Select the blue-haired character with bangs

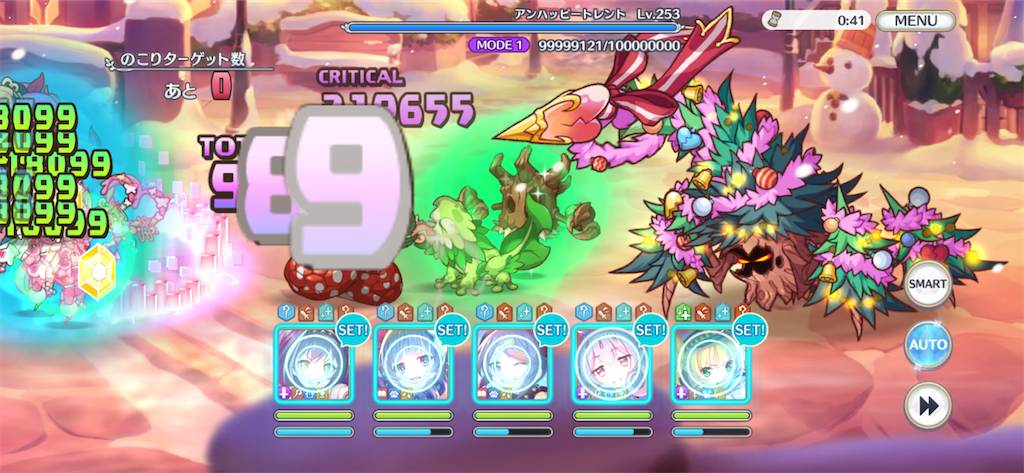tap(412, 364)
